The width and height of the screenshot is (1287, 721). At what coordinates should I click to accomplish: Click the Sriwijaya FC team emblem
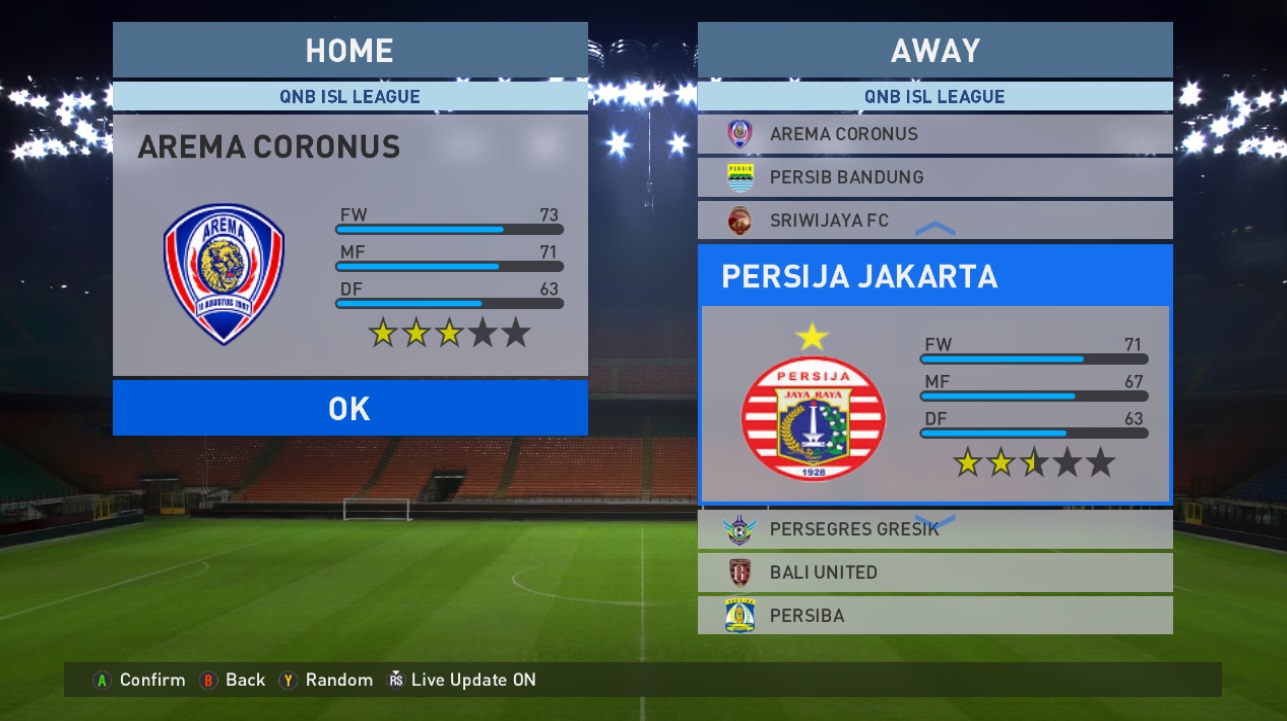(739, 220)
